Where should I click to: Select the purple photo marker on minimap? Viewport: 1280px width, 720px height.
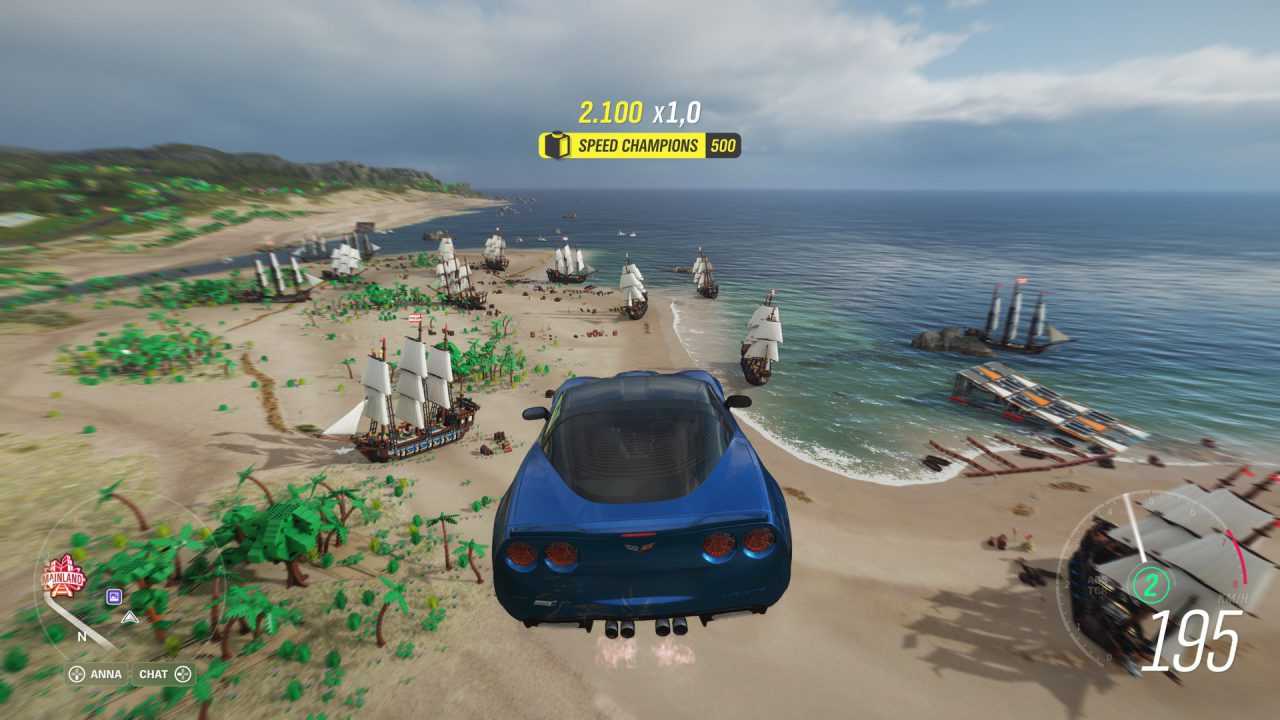pos(114,597)
